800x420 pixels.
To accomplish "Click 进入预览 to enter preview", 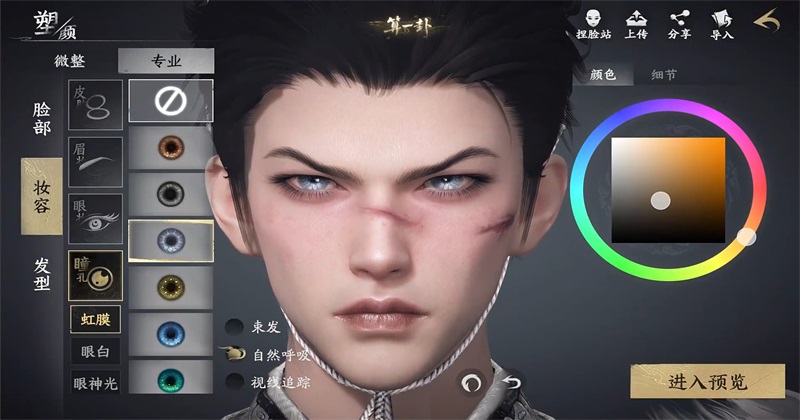I will coord(706,381).
